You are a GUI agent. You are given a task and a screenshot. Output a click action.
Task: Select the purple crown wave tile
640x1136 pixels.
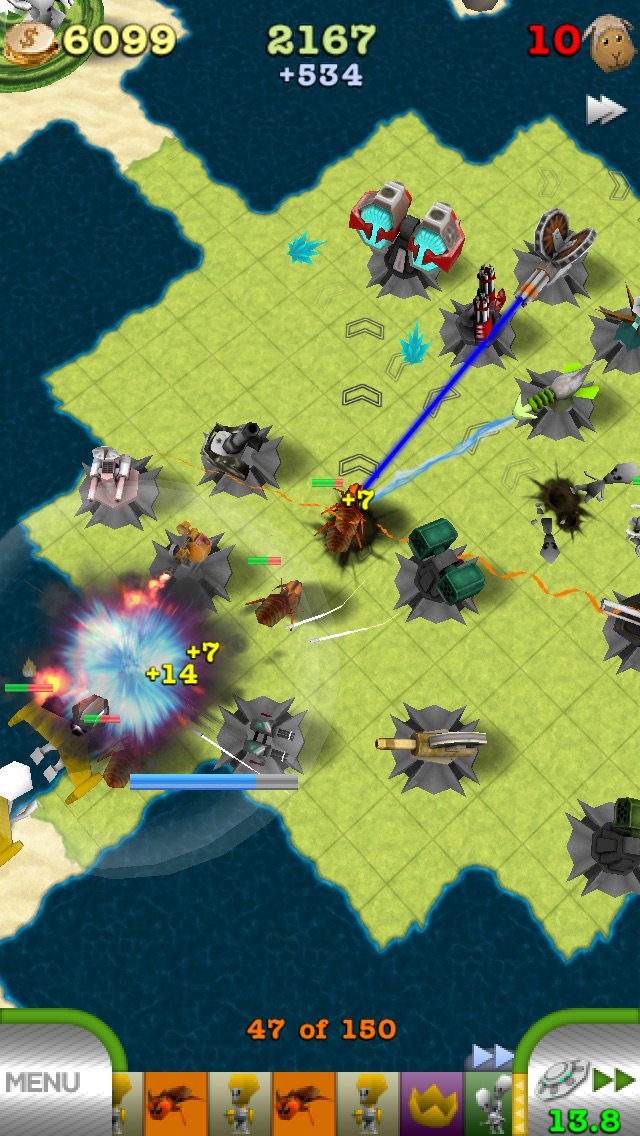tap(431, 1102)
